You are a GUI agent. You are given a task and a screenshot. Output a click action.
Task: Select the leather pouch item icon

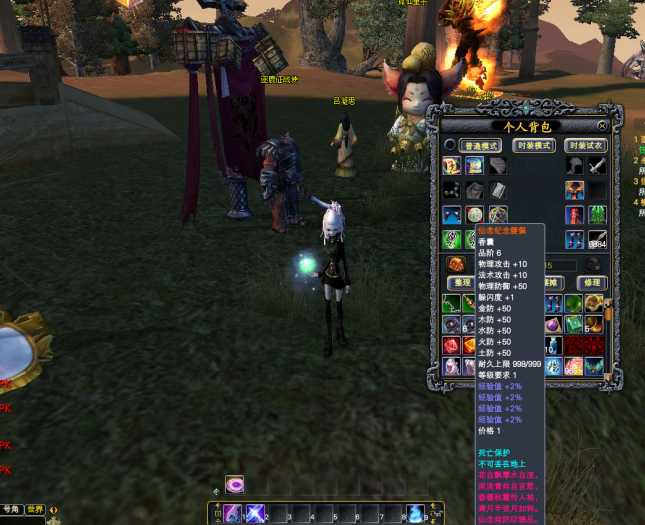coord(456,264)
